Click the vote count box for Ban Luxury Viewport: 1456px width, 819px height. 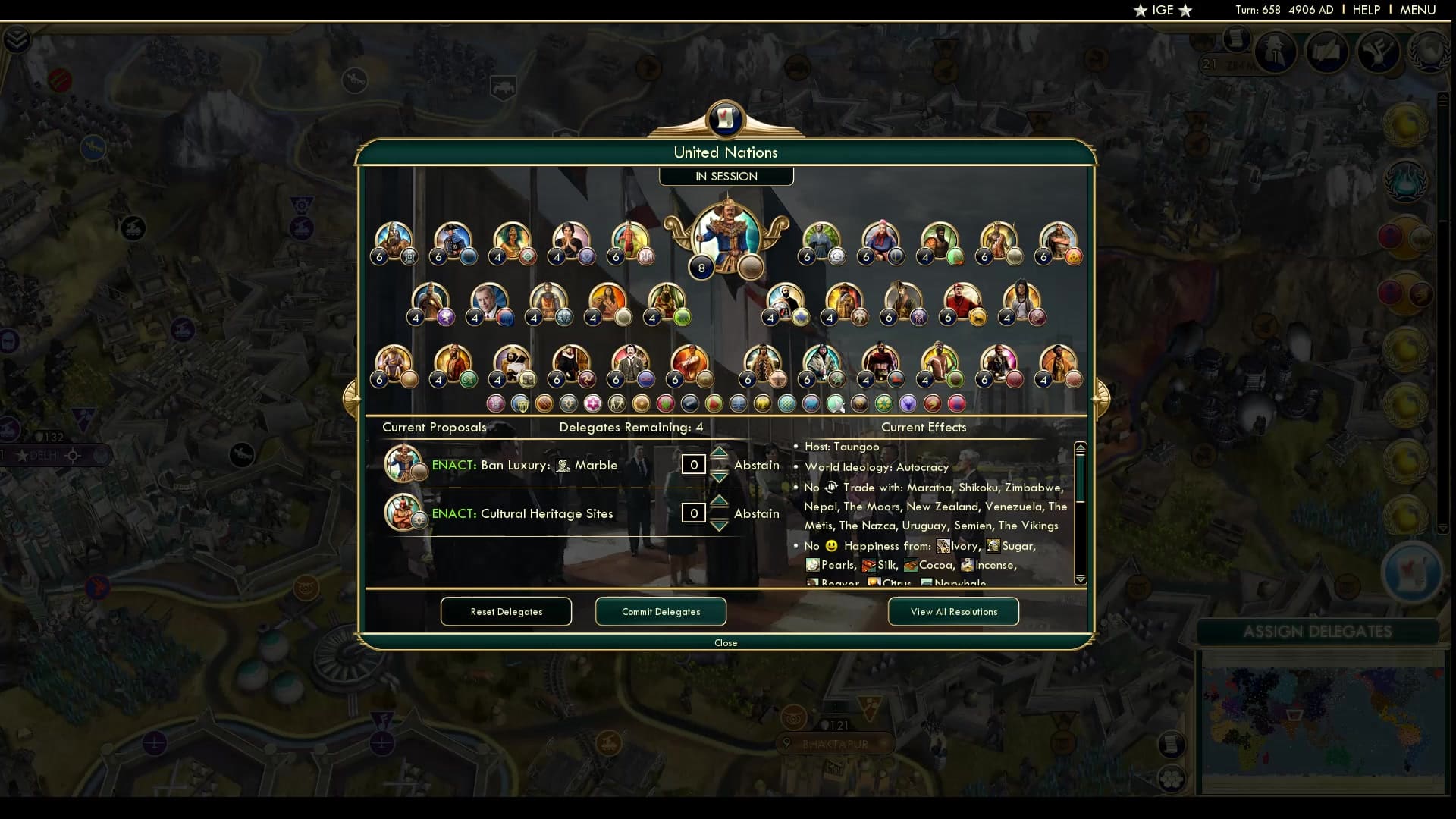[x=694, y=465]
